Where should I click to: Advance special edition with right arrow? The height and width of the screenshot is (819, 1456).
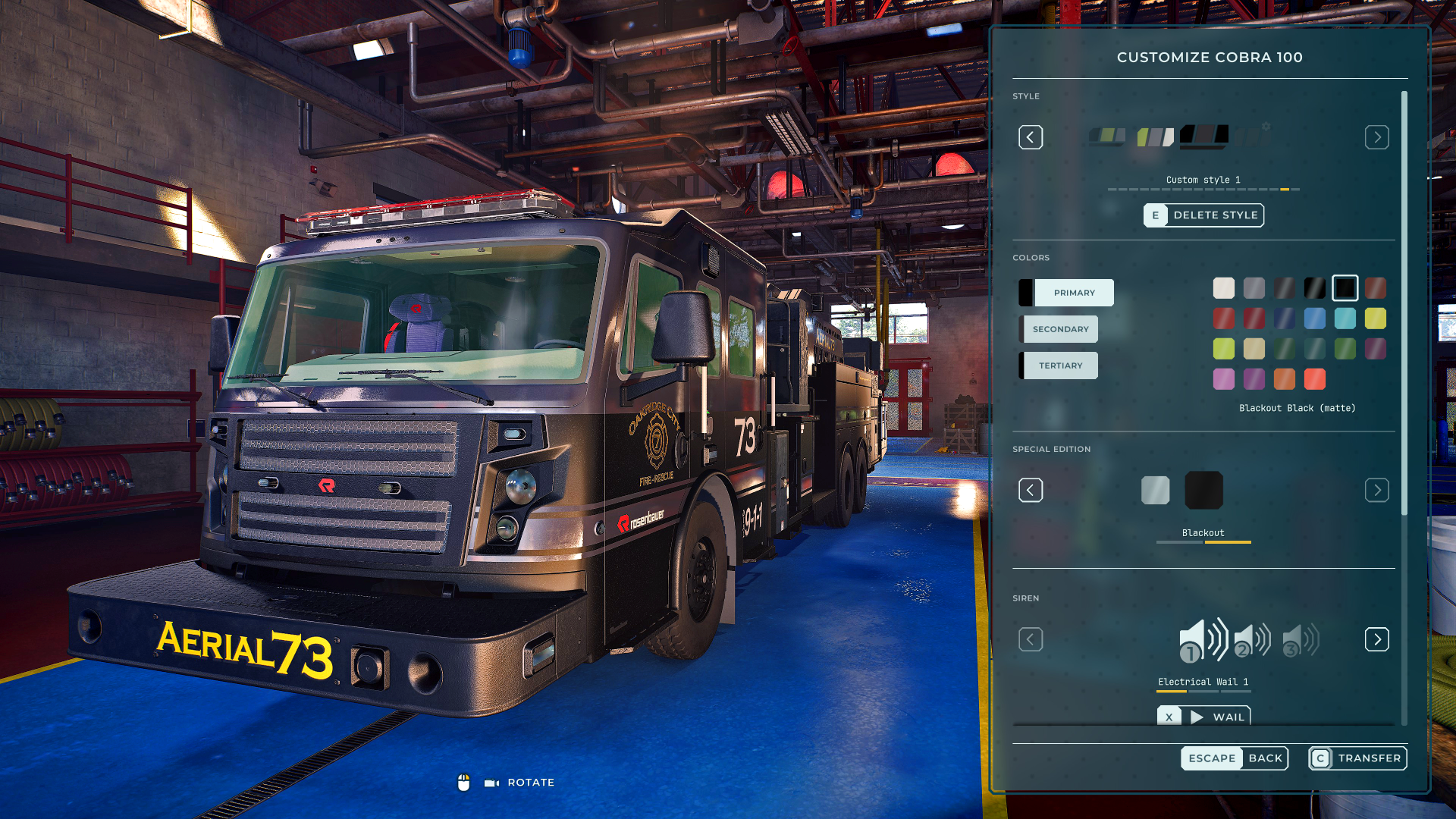(1376, 491)
